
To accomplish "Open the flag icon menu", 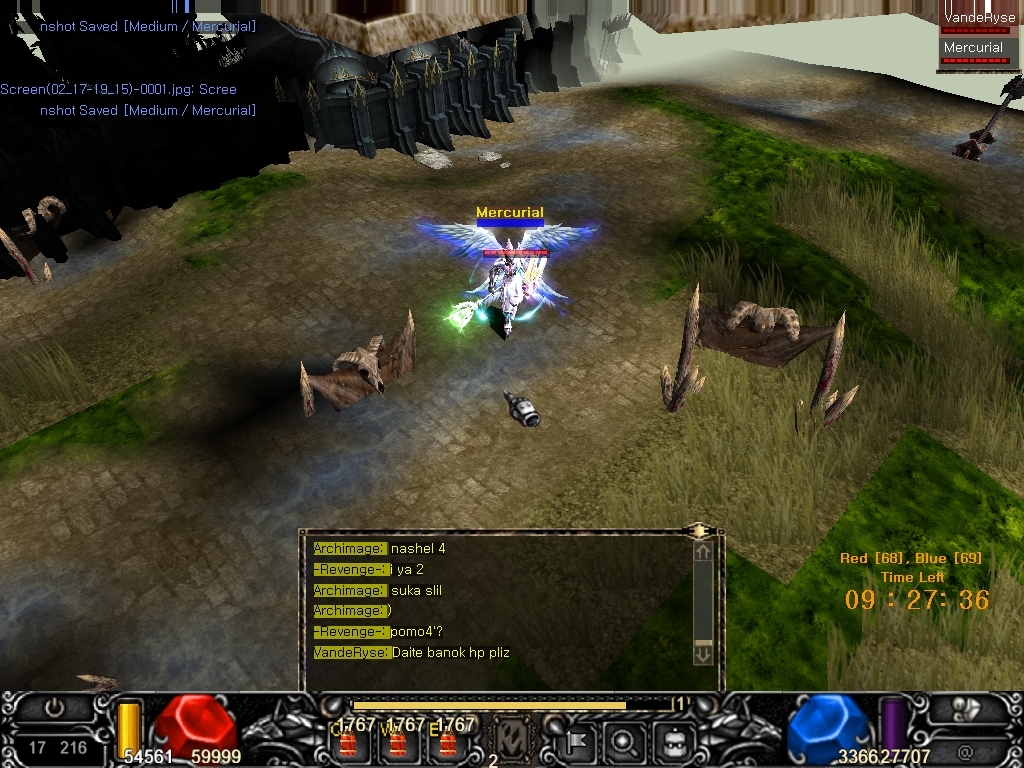I will point(577,742).
